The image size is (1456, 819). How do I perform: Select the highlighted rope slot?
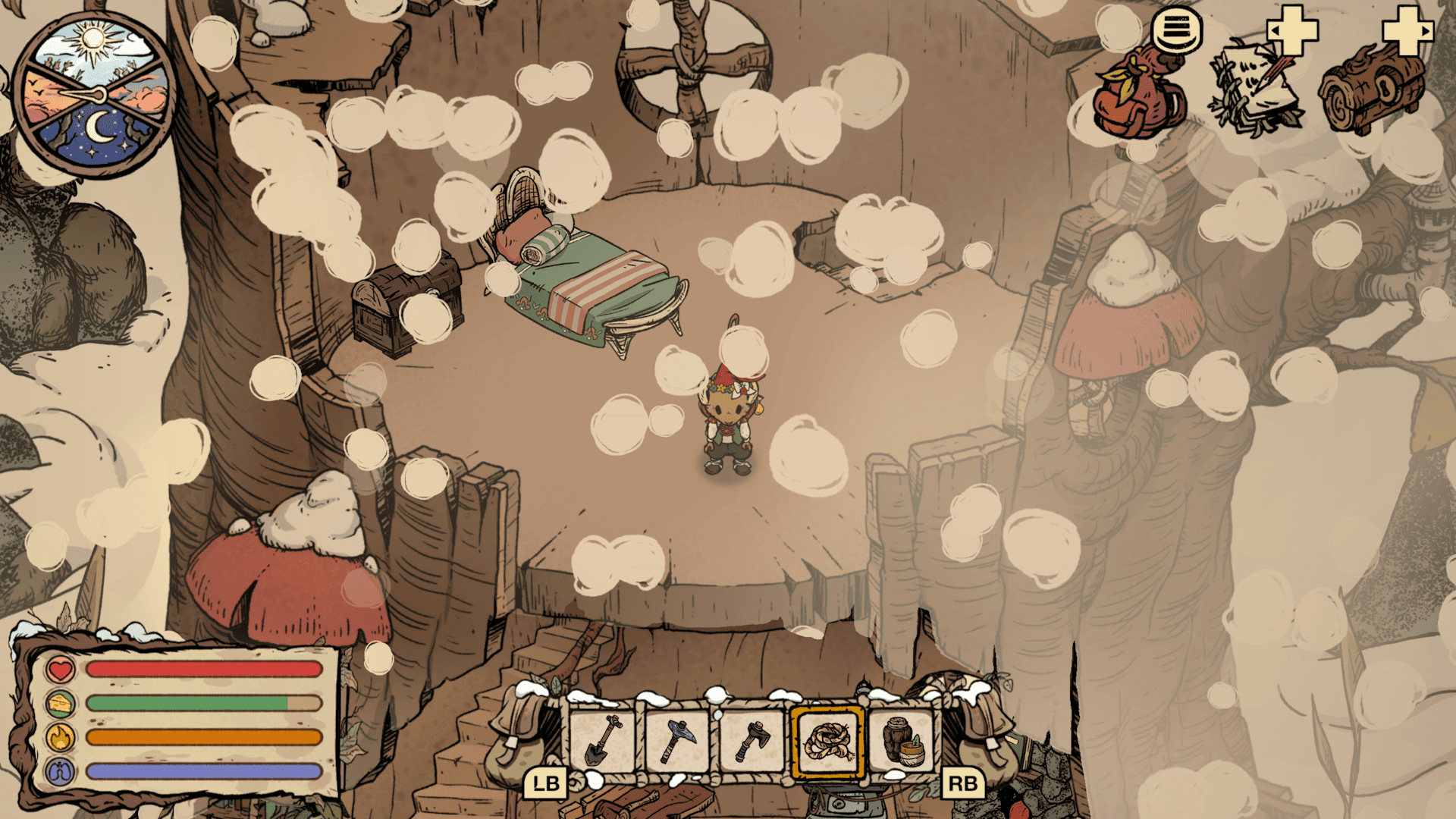(x=827, y=742)
